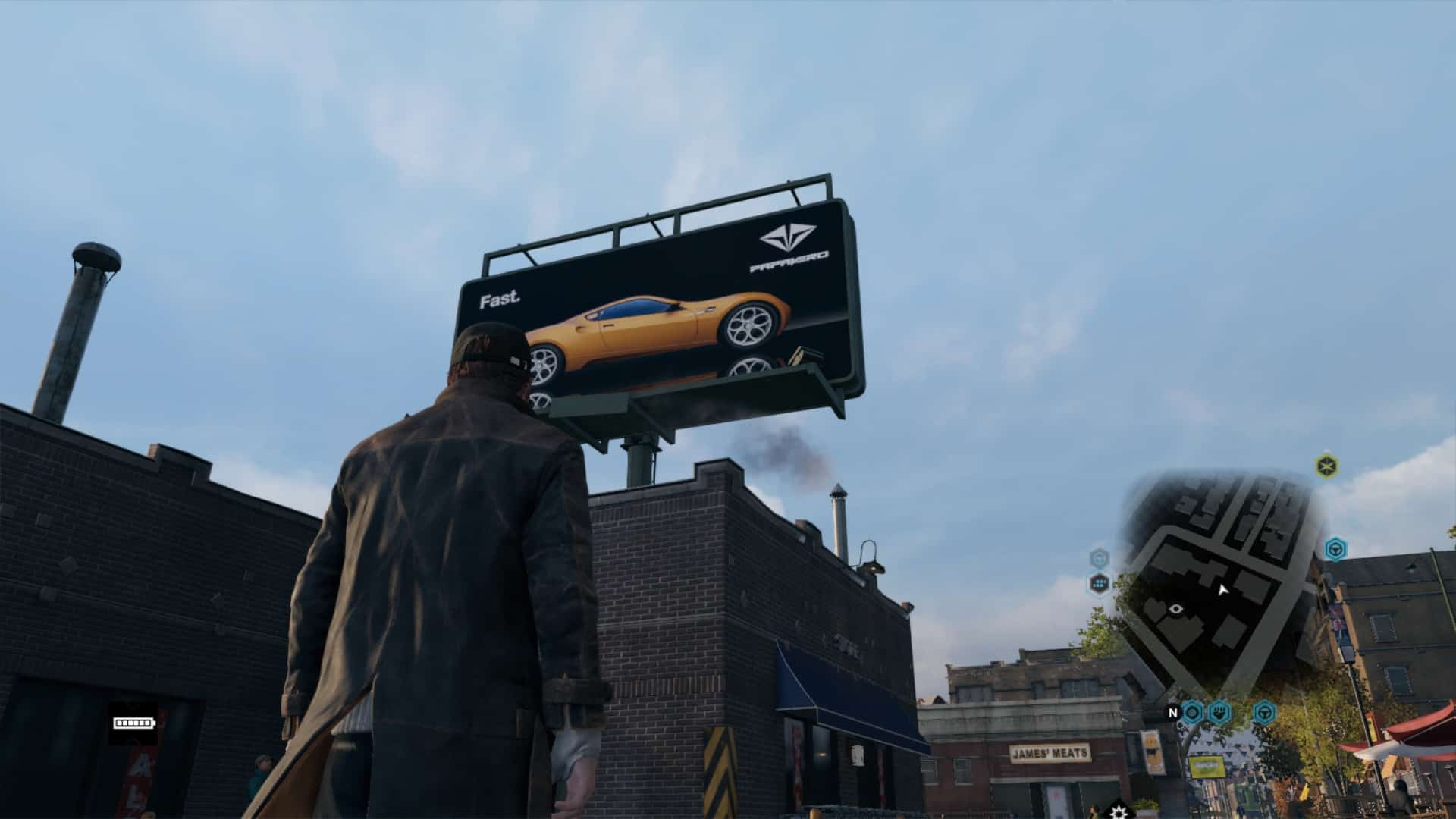Select the eye marker on the minimap
This screenshot has height=819, width=1456.
pos(1176,608)
